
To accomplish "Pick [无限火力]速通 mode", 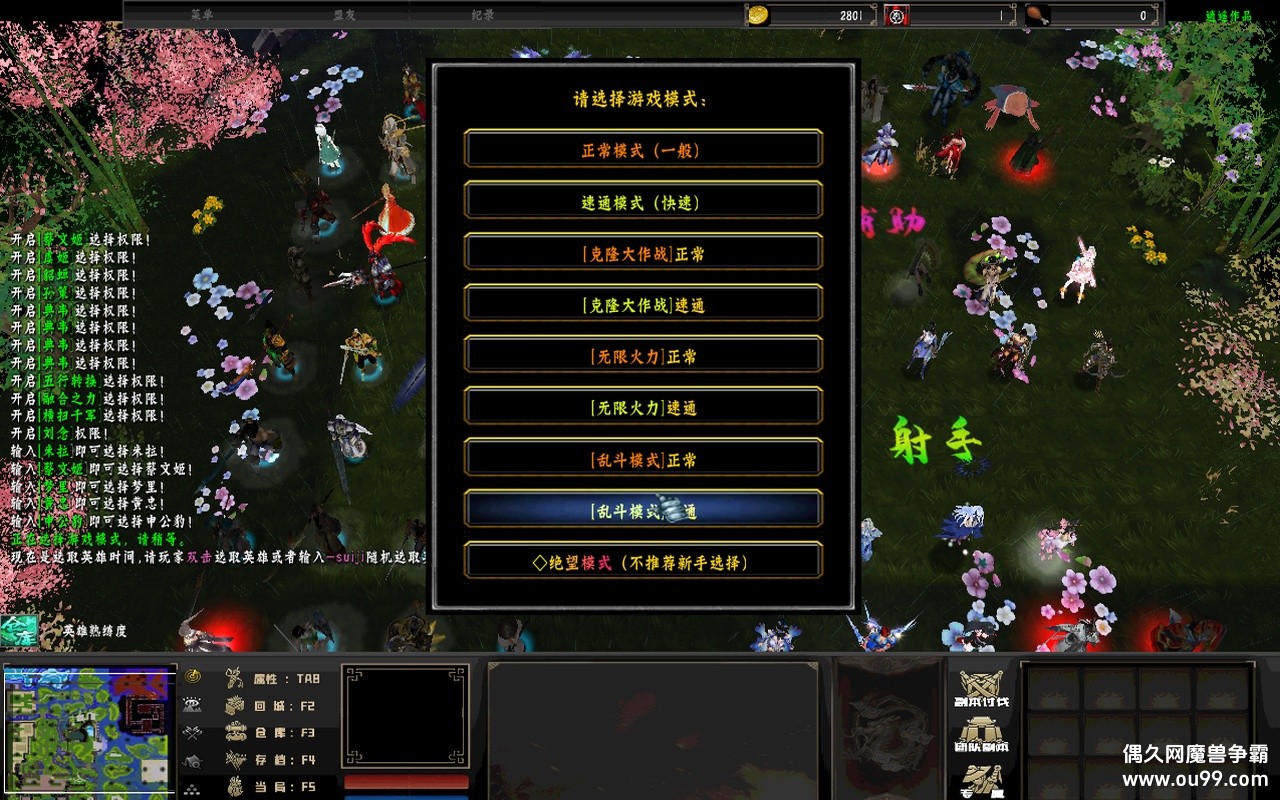I will pos(643,408).
